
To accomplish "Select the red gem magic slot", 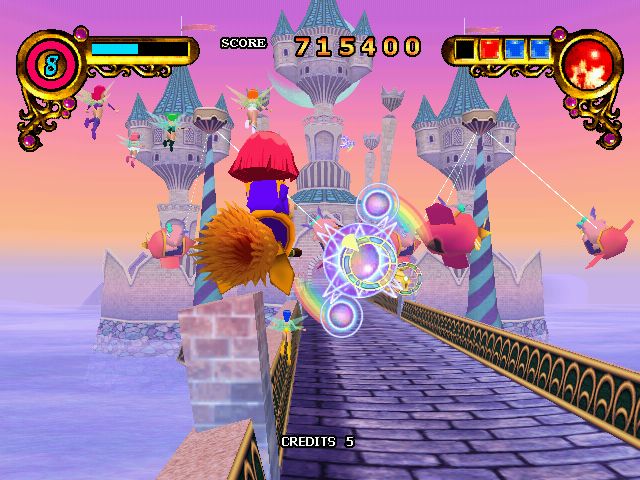I will click(x=490, y=48).
